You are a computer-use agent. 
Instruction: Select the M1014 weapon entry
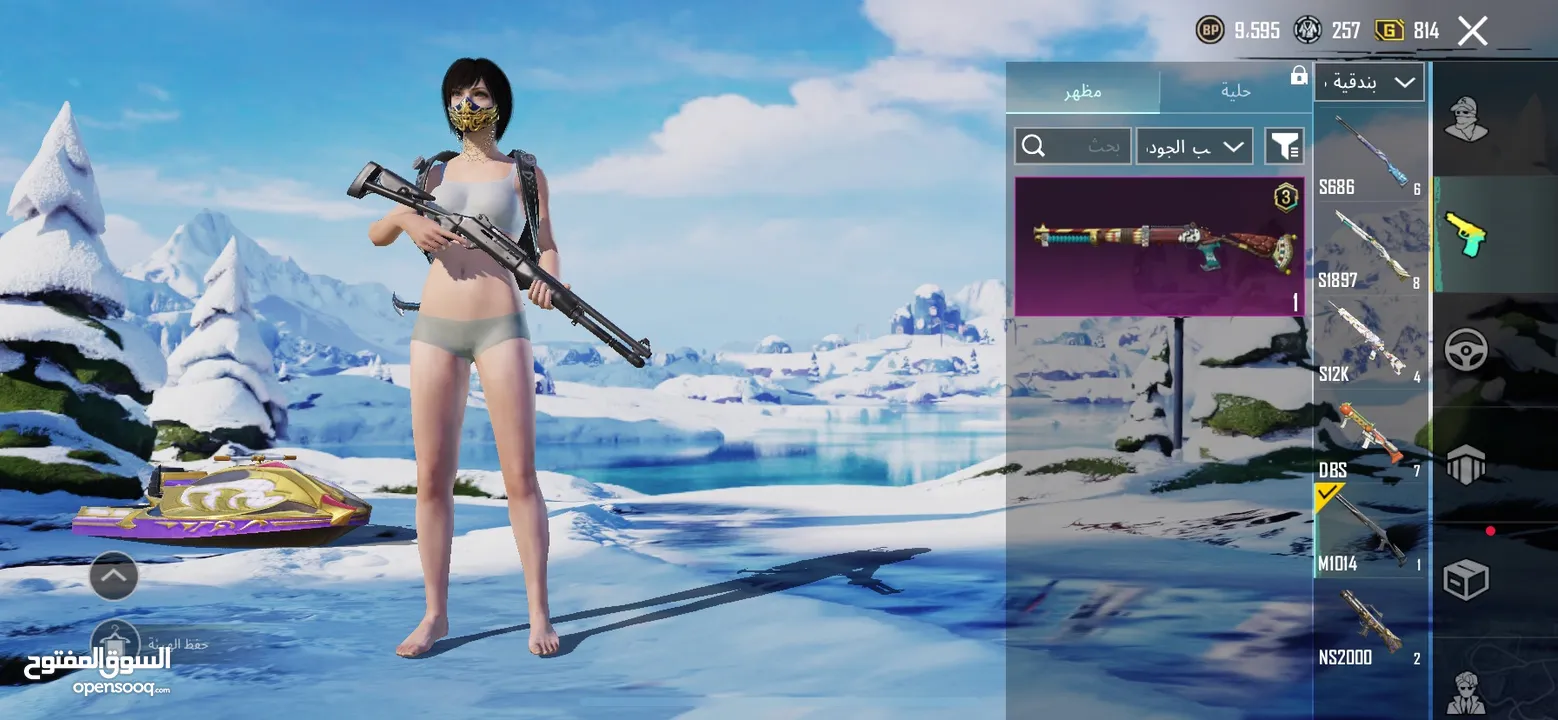click(x=1368, y=530)
